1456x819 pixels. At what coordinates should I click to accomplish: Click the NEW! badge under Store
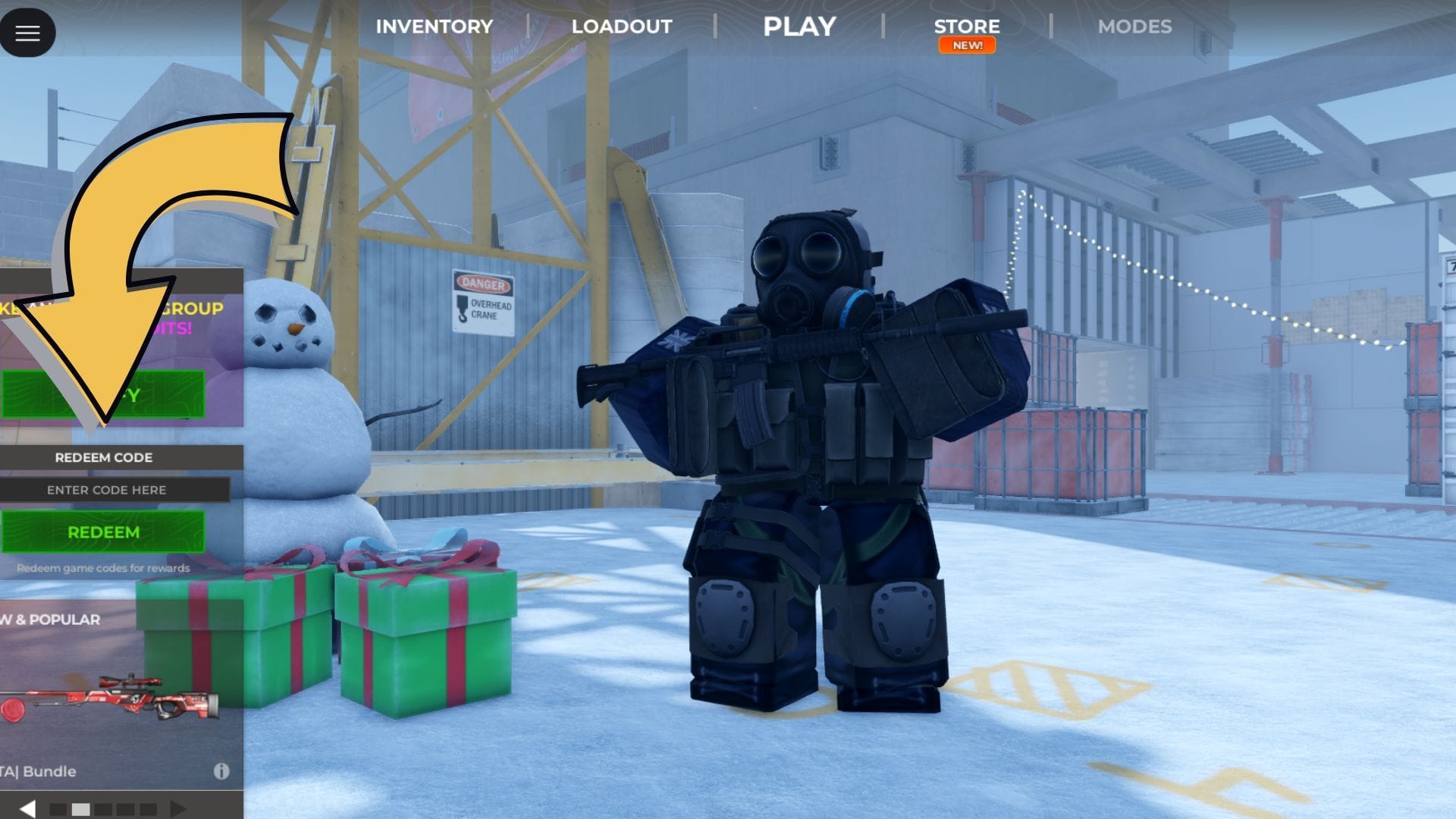tap(968, 45)
